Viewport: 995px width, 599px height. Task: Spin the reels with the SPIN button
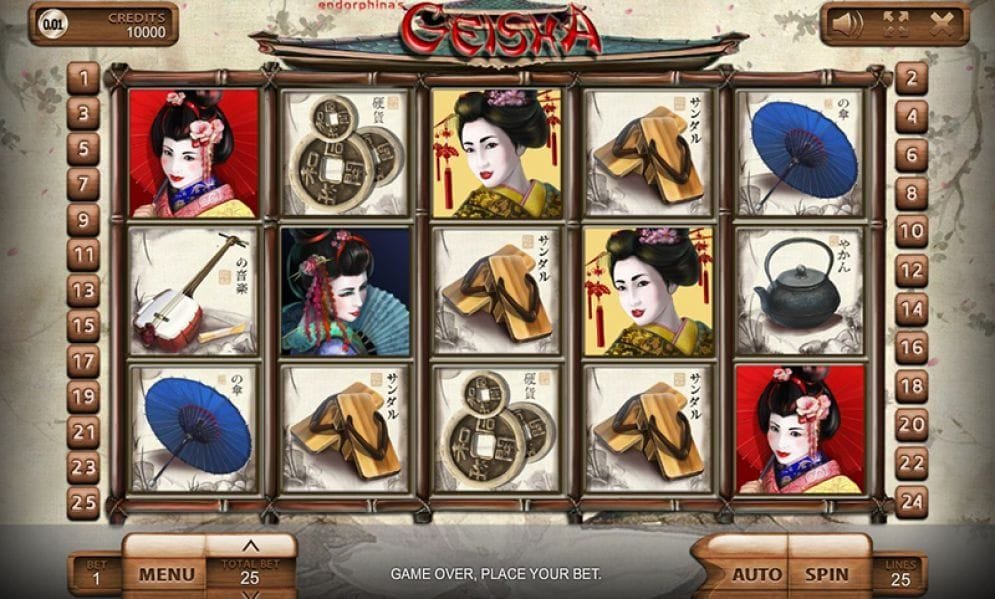pos(827,575)
